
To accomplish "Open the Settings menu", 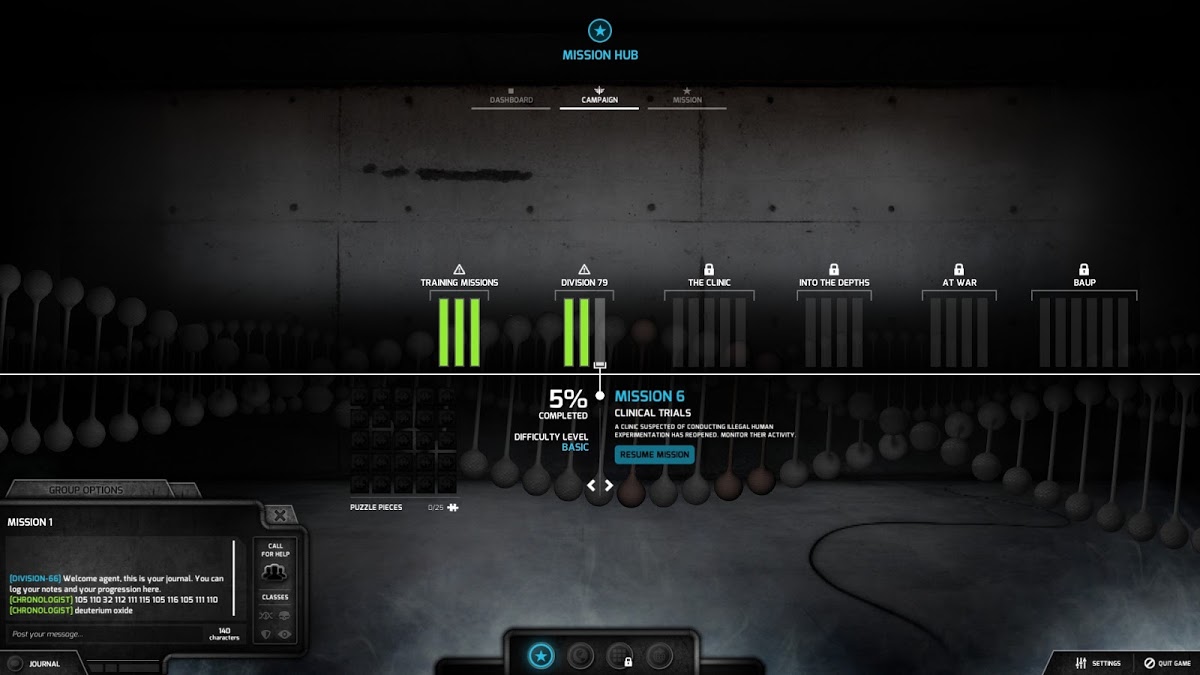I will pos(1098,663).
